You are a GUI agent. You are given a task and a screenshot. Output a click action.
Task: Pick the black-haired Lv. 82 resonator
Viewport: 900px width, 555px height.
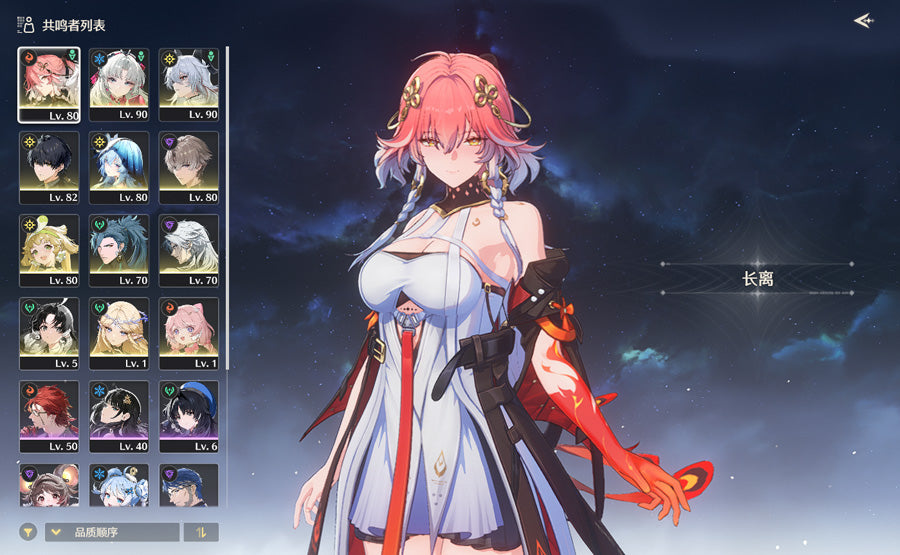click(49, 167)
